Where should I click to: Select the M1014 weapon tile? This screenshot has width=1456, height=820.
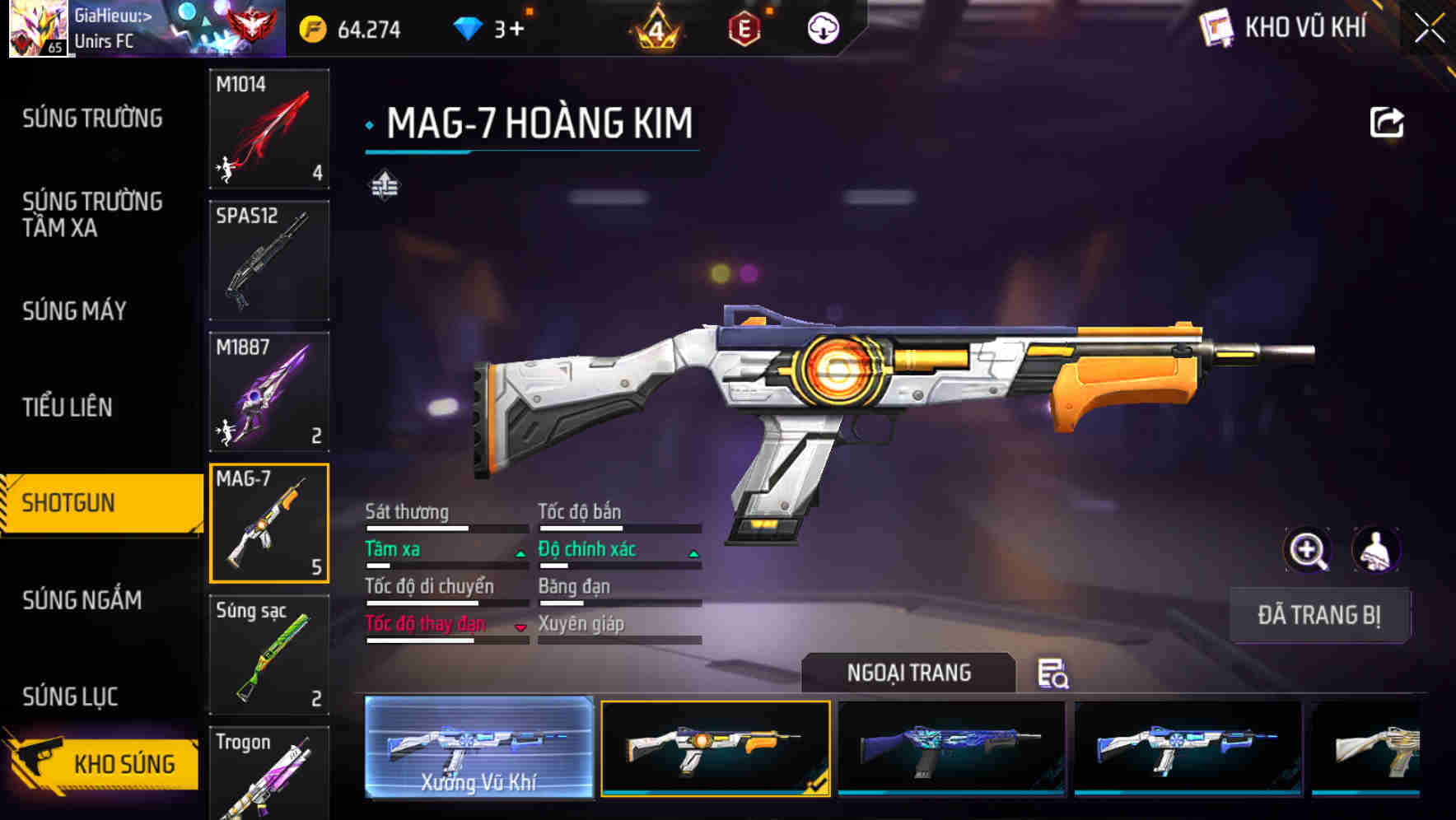(x=269, y=128)
